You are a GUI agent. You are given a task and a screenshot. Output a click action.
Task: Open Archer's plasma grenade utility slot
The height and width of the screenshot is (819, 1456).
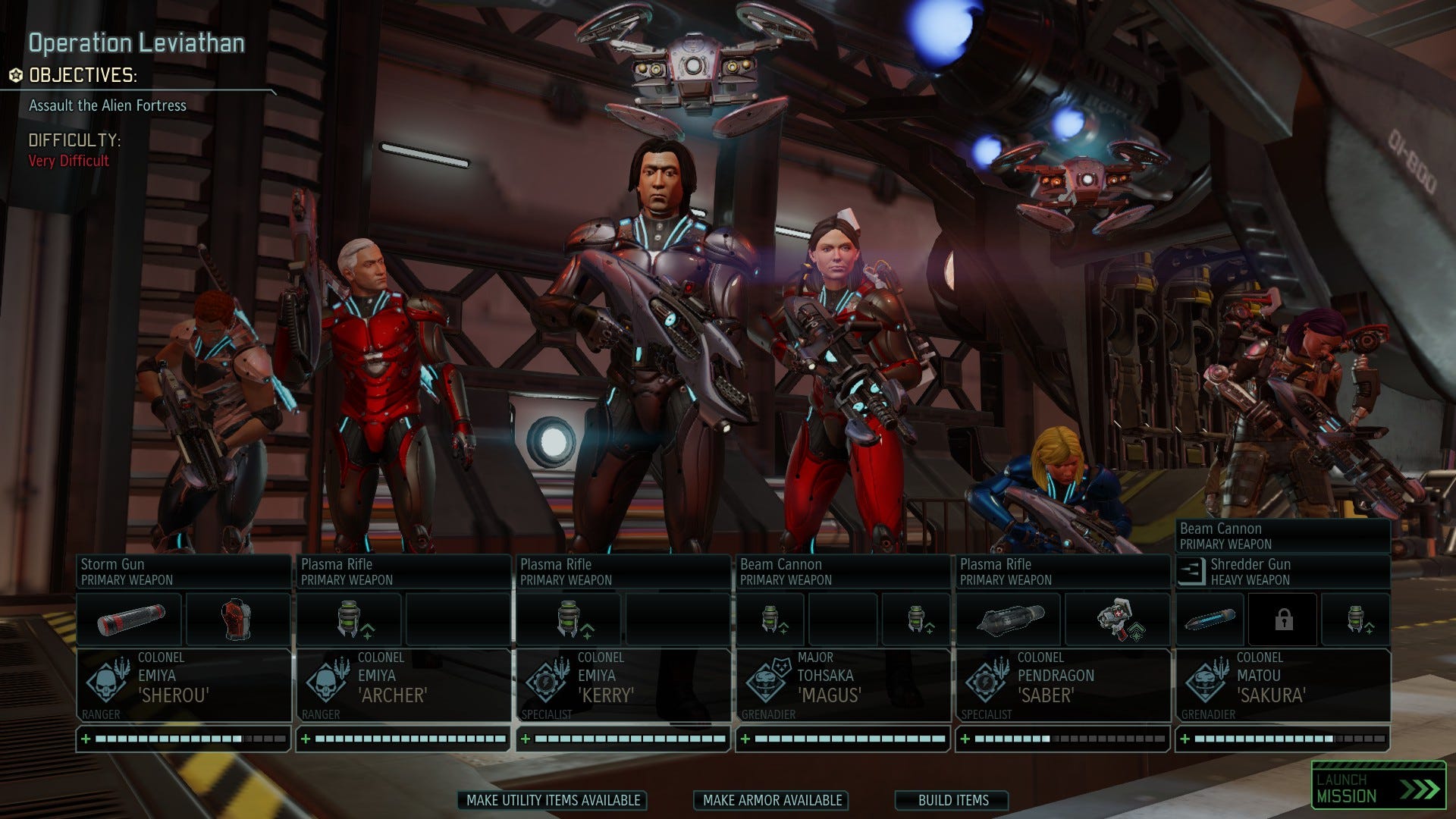click(x=349, y=619)
